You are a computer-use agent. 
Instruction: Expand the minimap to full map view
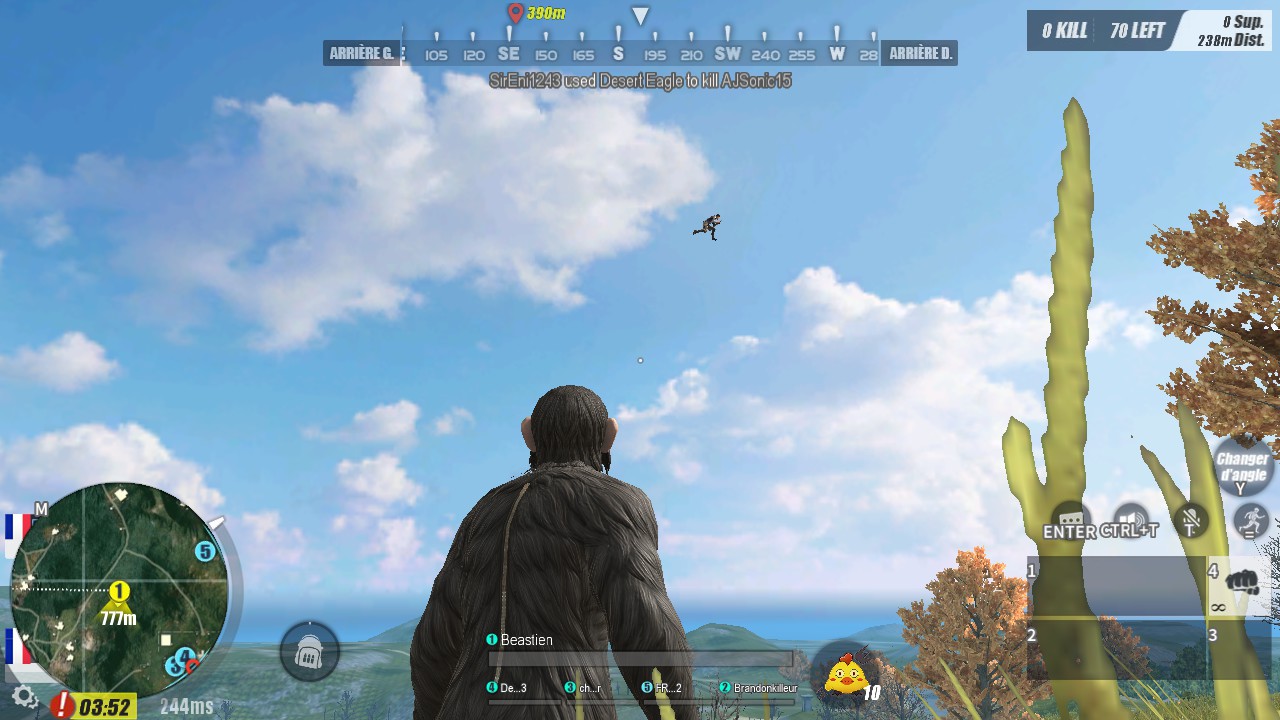[40, 509]
